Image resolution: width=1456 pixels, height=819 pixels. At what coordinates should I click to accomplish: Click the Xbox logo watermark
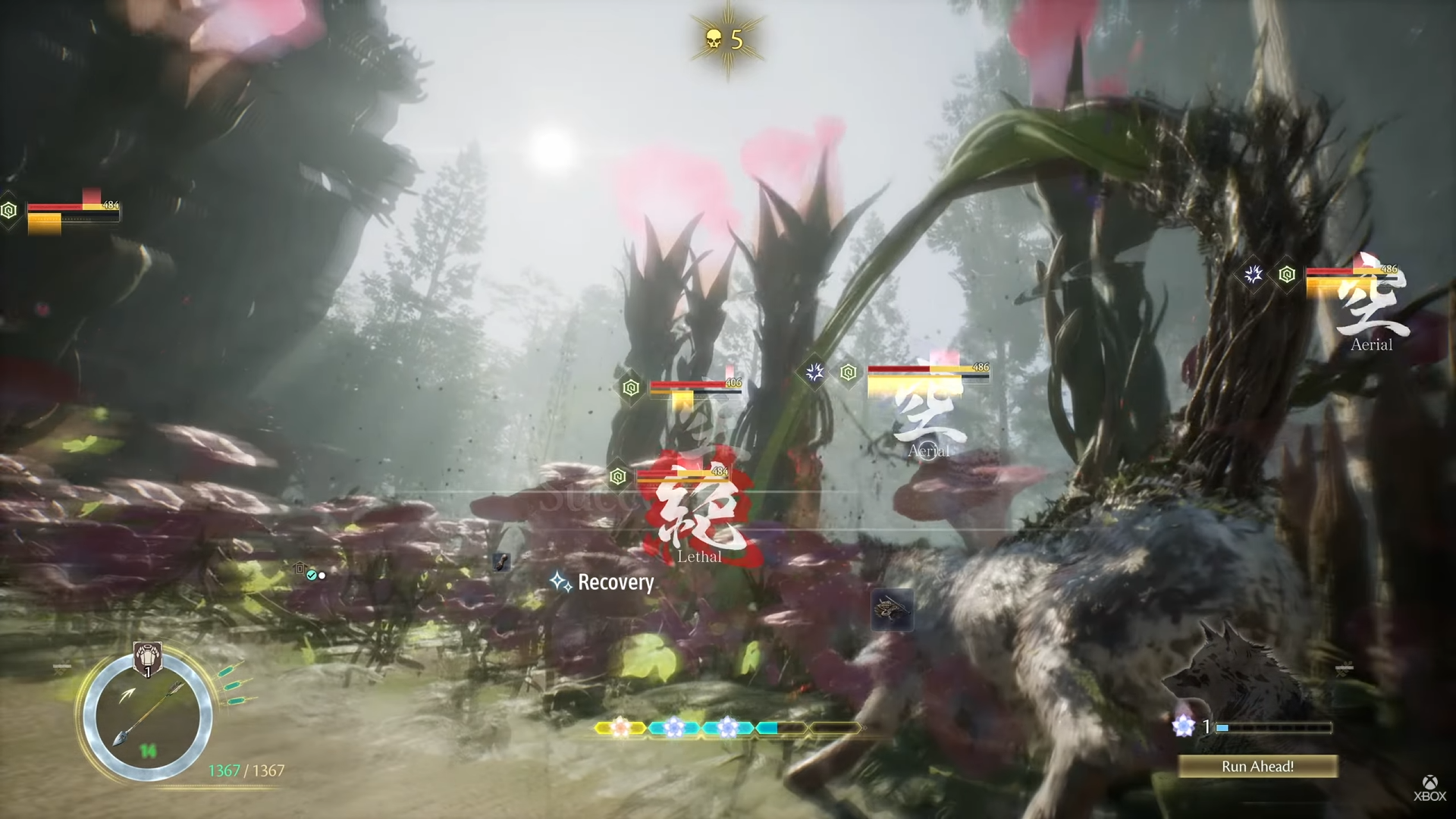(1429, 788)
